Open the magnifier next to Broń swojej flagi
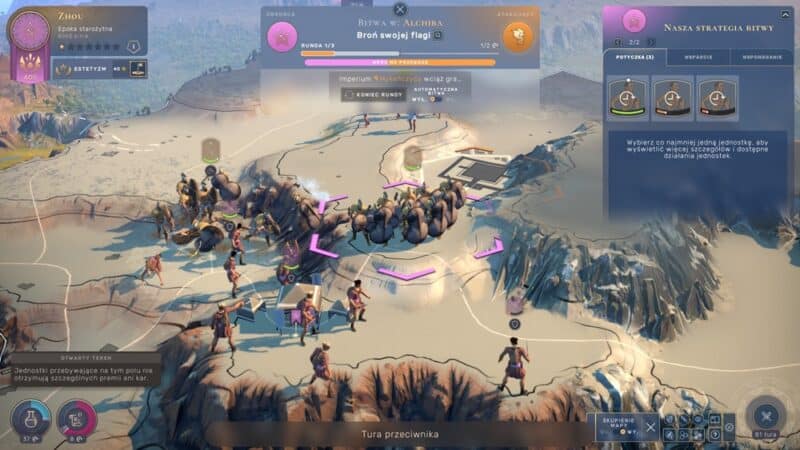The height and width of the screenshot is (450, 800). click(437, 35)
